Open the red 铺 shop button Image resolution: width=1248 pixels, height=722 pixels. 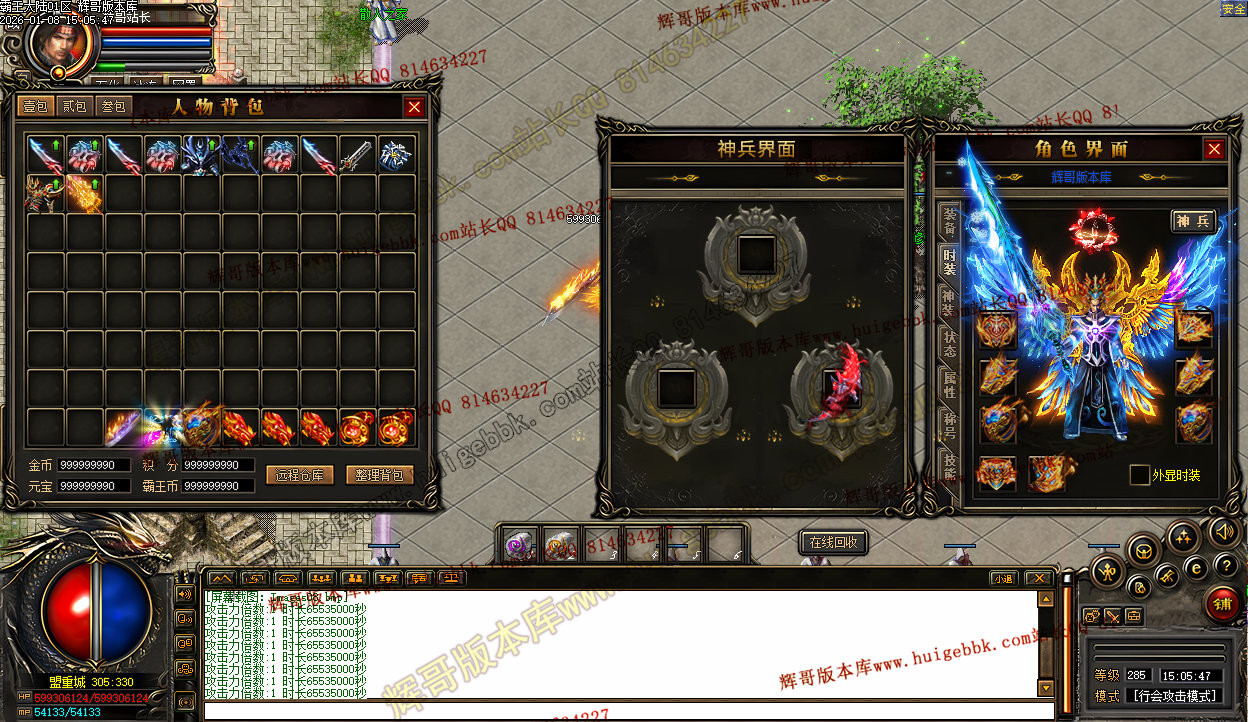click(1221, 604)
